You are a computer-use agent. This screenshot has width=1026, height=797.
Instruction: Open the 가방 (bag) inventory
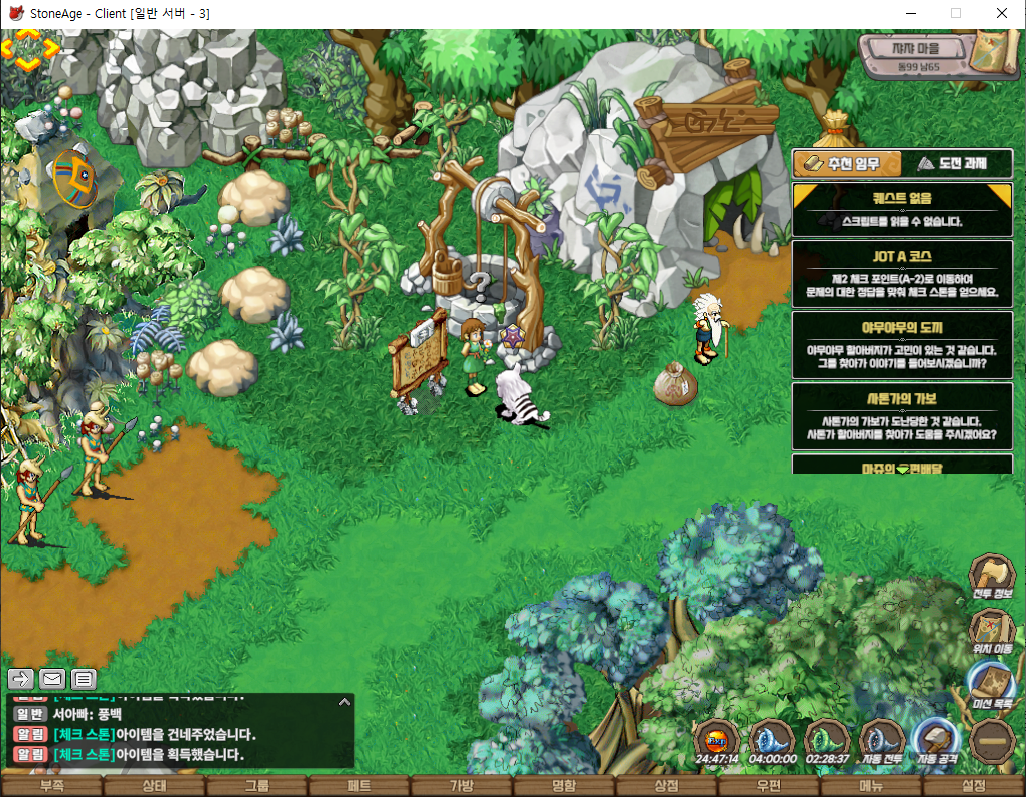(x=461, y=786)
